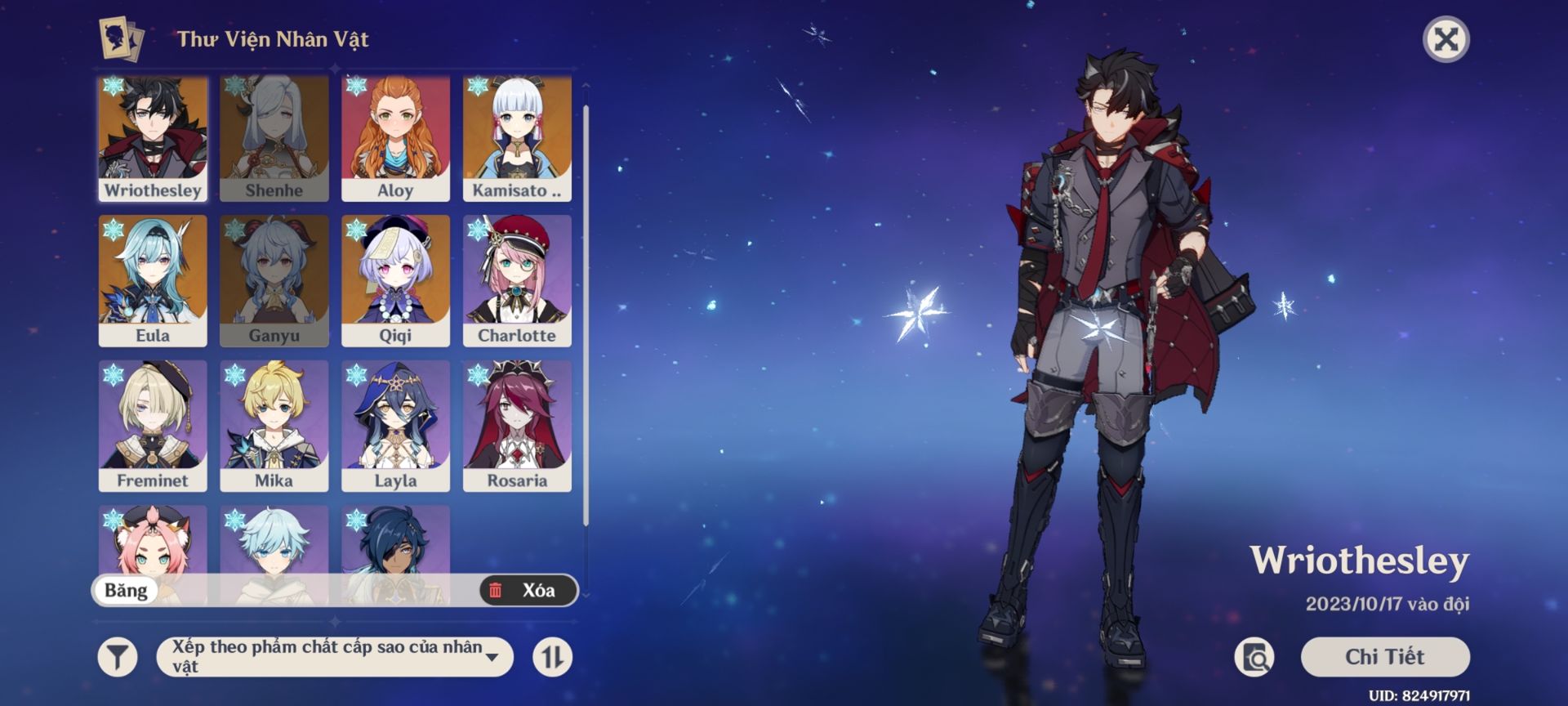Select Freminet's character card
Image resolution: width=1568 pixels, height=706 pixels.
[153, 426]
